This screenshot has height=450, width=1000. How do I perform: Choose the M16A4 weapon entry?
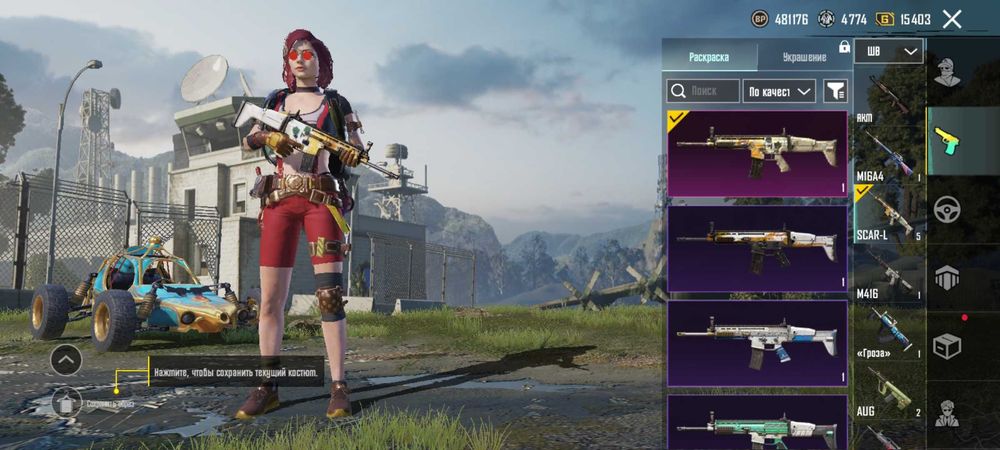pyautogui.click(x=889, y=155)
